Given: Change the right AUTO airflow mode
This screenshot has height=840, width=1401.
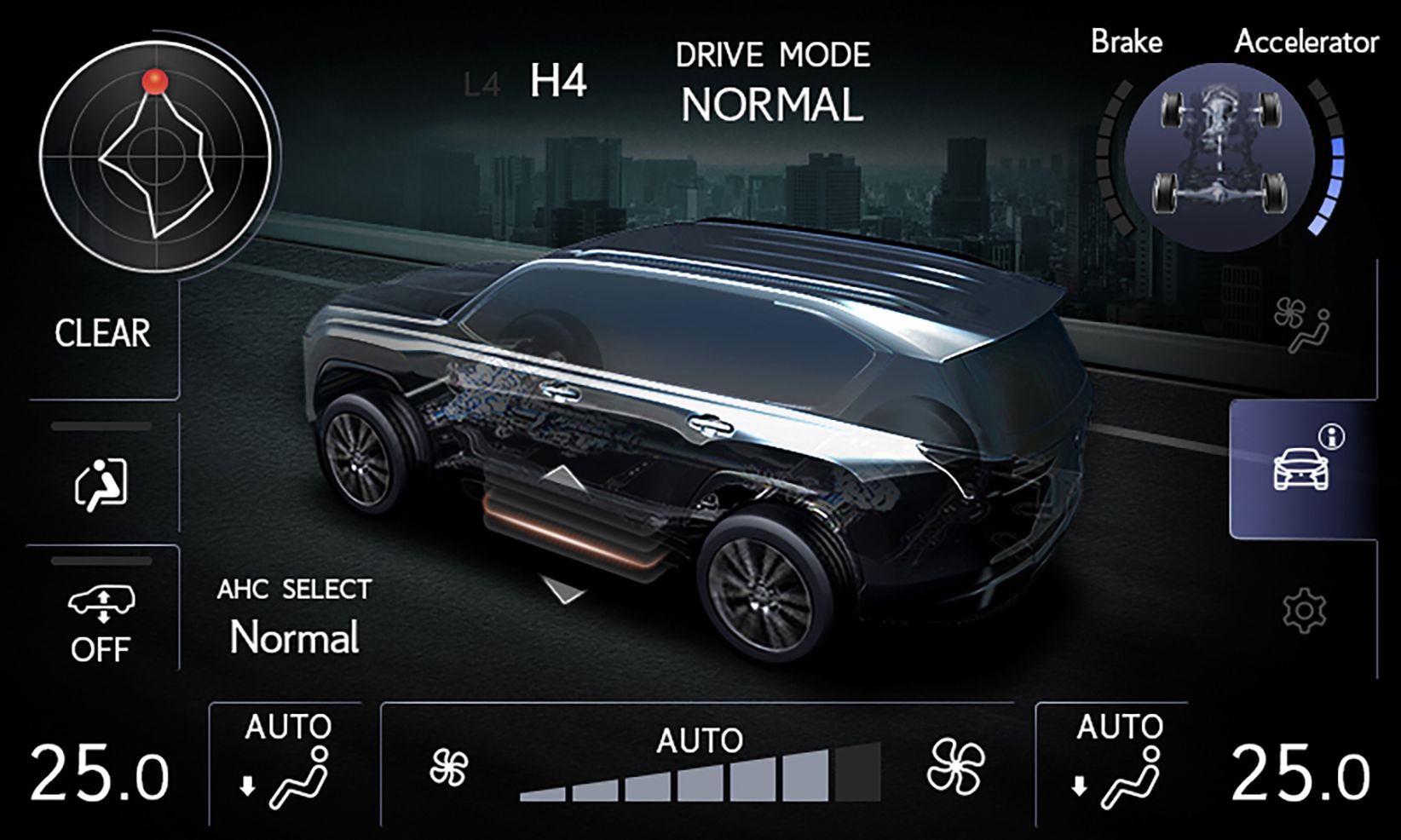Looking at the screenshot, I should pos(1118,764).
